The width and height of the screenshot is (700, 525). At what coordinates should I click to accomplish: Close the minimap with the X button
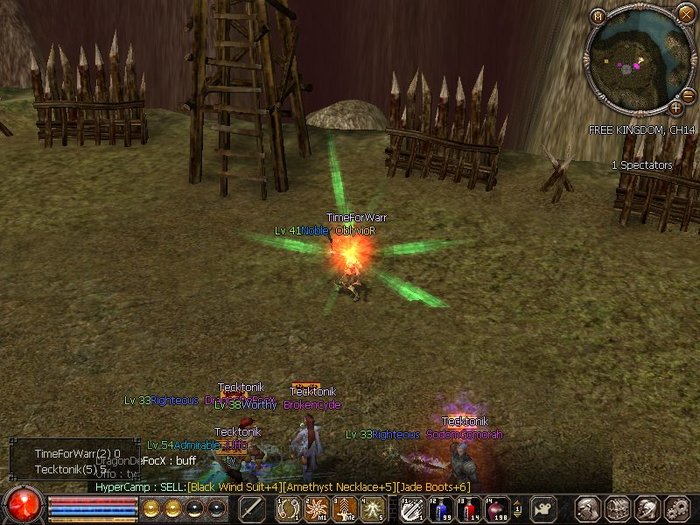click(x=684, y=13)
